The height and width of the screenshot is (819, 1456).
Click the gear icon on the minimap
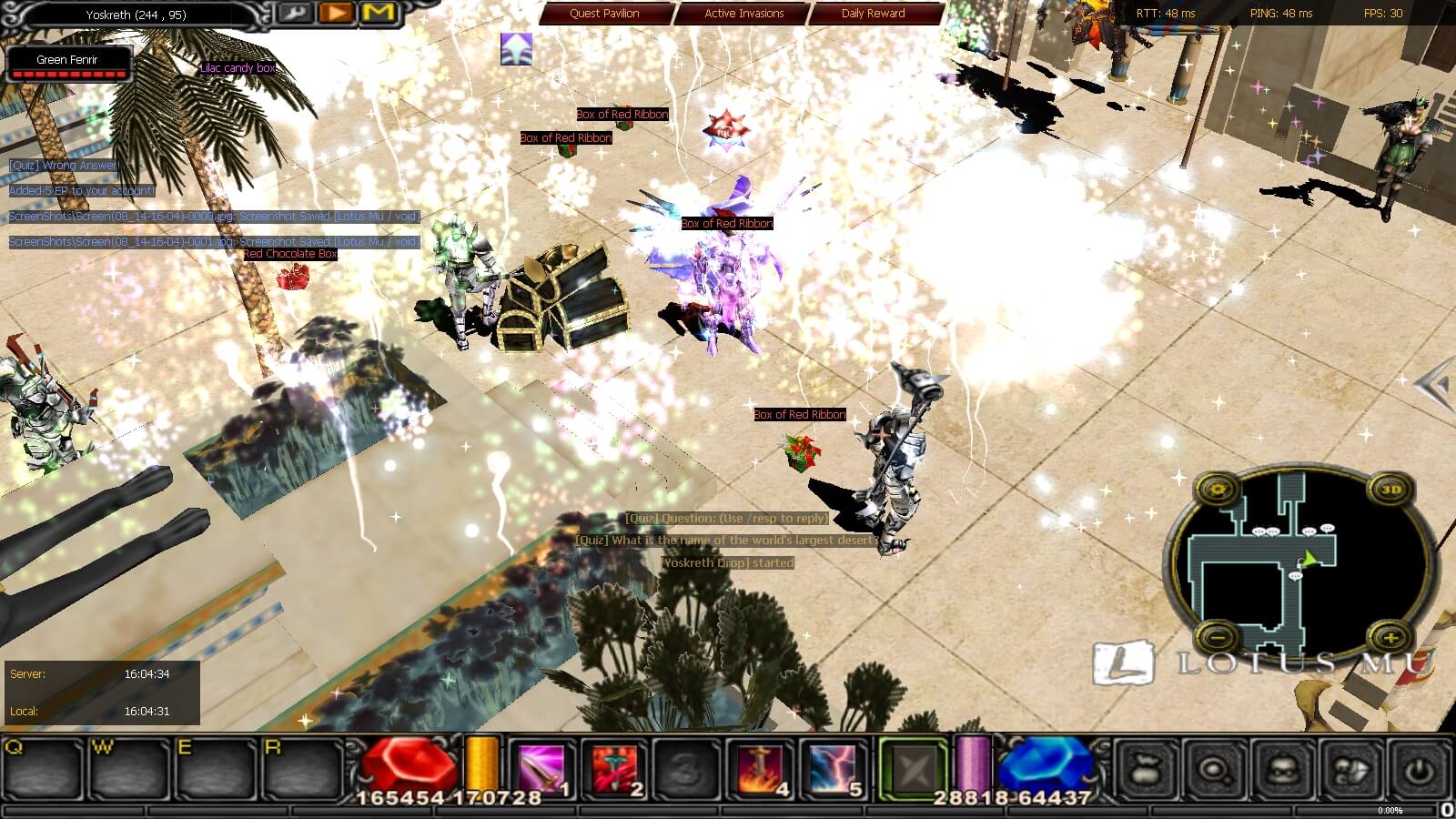coord(1218,490)
